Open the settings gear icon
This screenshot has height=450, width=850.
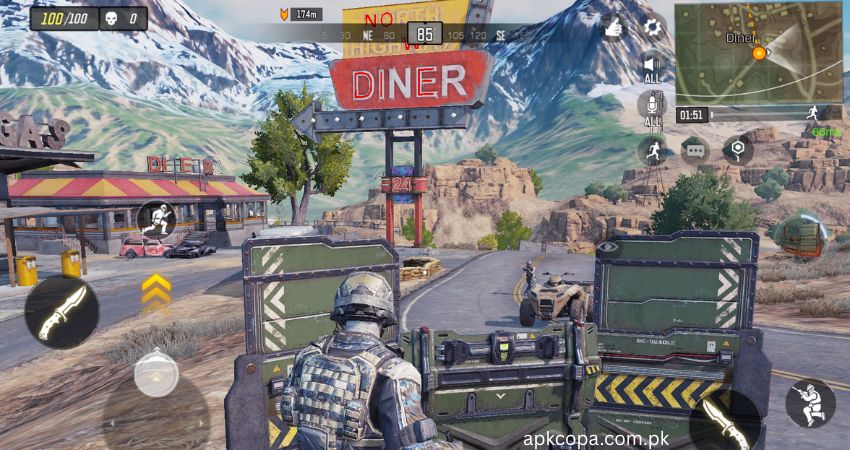pos(653,28)
